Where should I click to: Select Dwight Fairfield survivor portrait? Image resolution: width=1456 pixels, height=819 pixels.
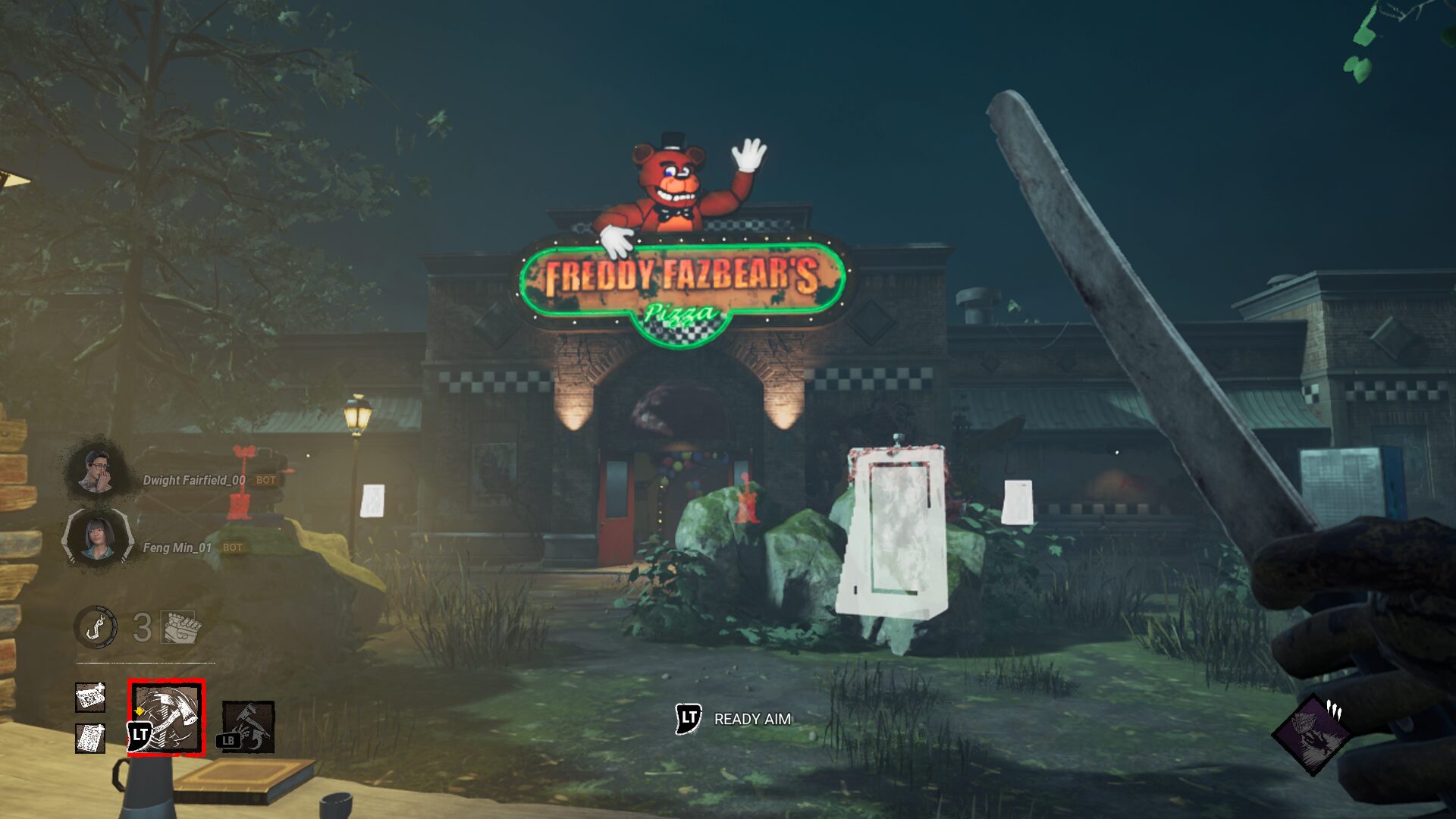[97, 470]
